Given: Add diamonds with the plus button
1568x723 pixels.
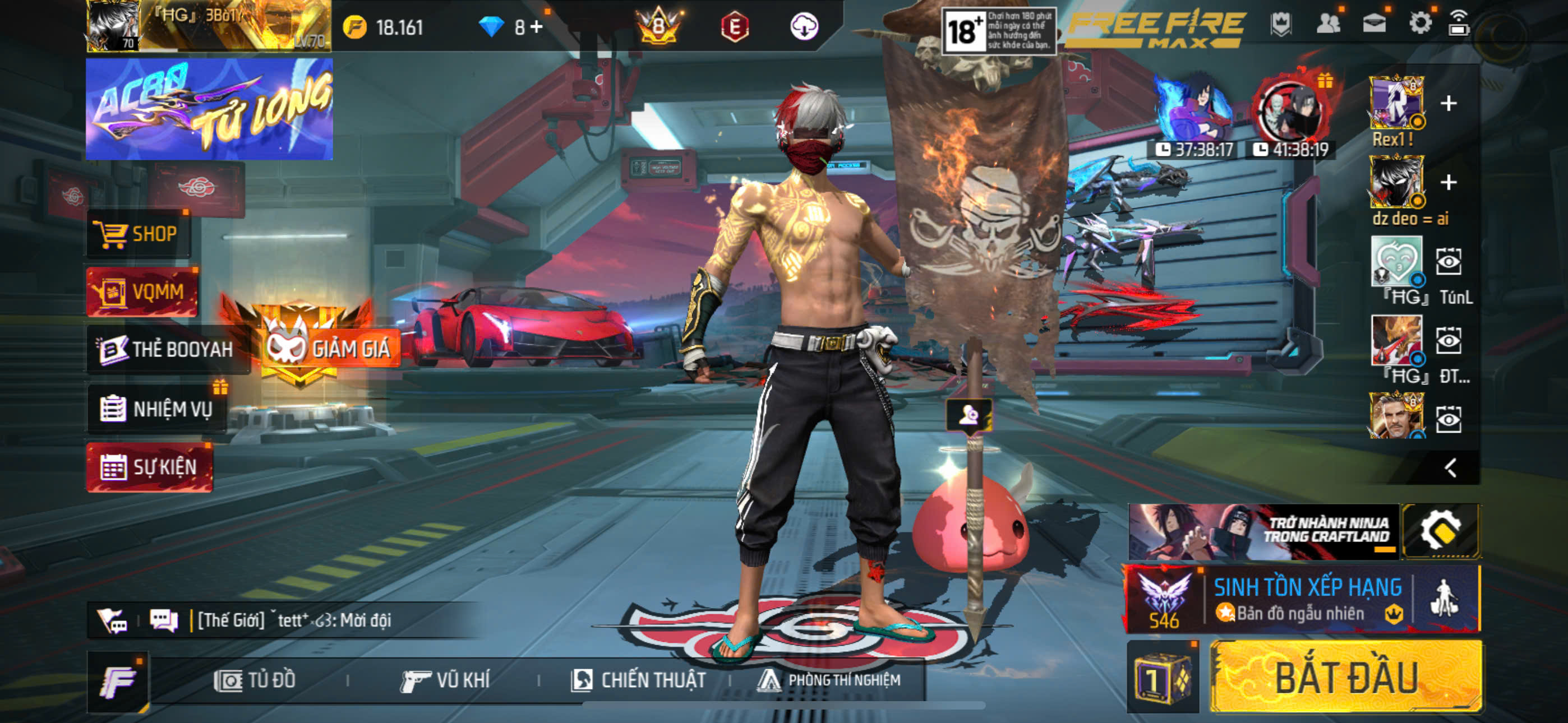Looking at the screenshot, I should (x=536, y=27).
